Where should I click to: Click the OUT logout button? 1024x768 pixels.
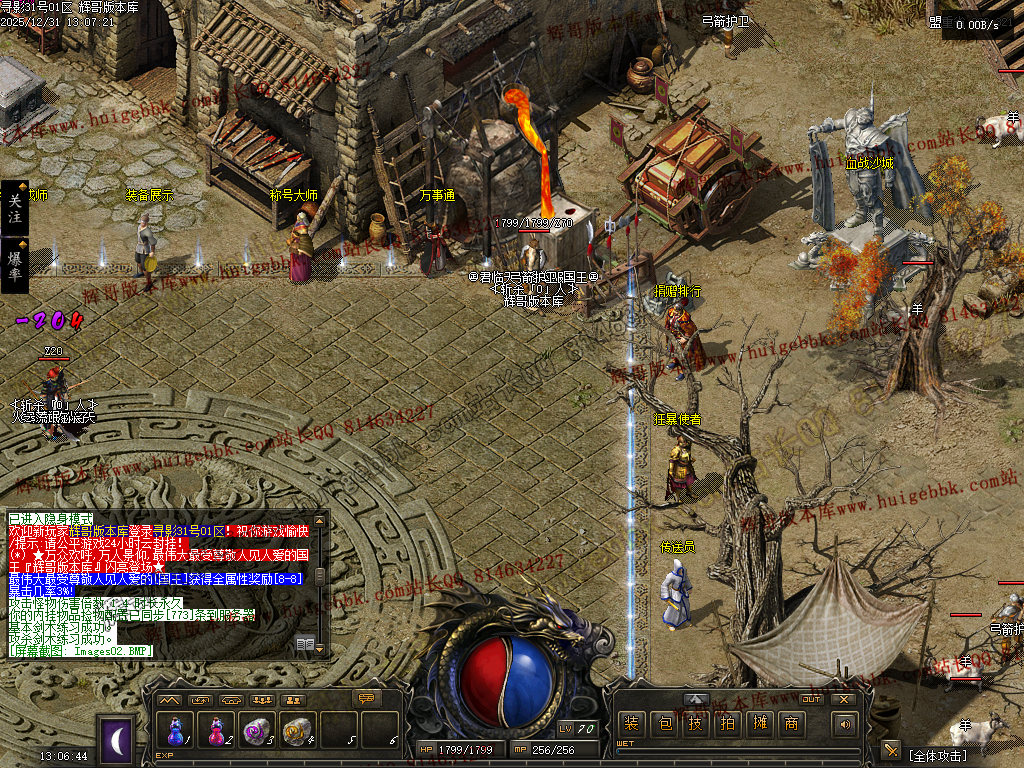point(811,699)
